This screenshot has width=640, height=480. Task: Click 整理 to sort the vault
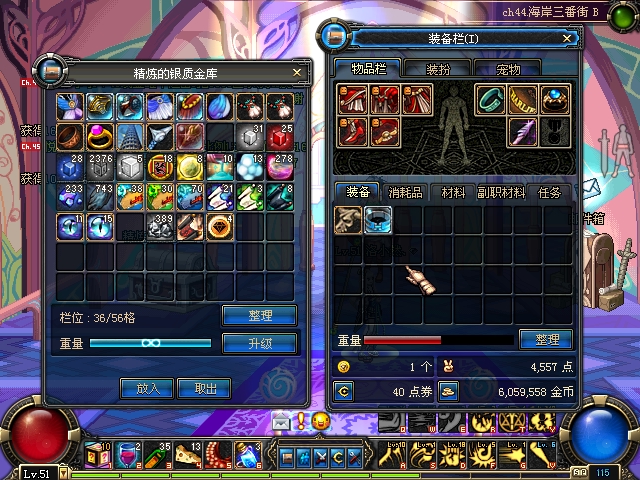259,316
